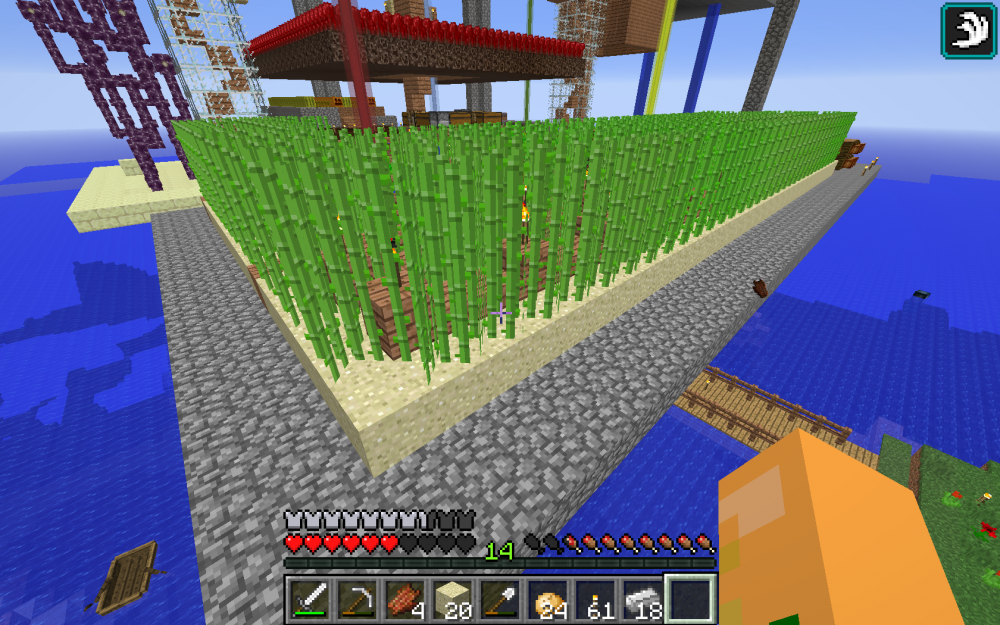Switch to the shovel hotbar slot
The height and width of the screenshot is (625, 1000).
point(499,600)
